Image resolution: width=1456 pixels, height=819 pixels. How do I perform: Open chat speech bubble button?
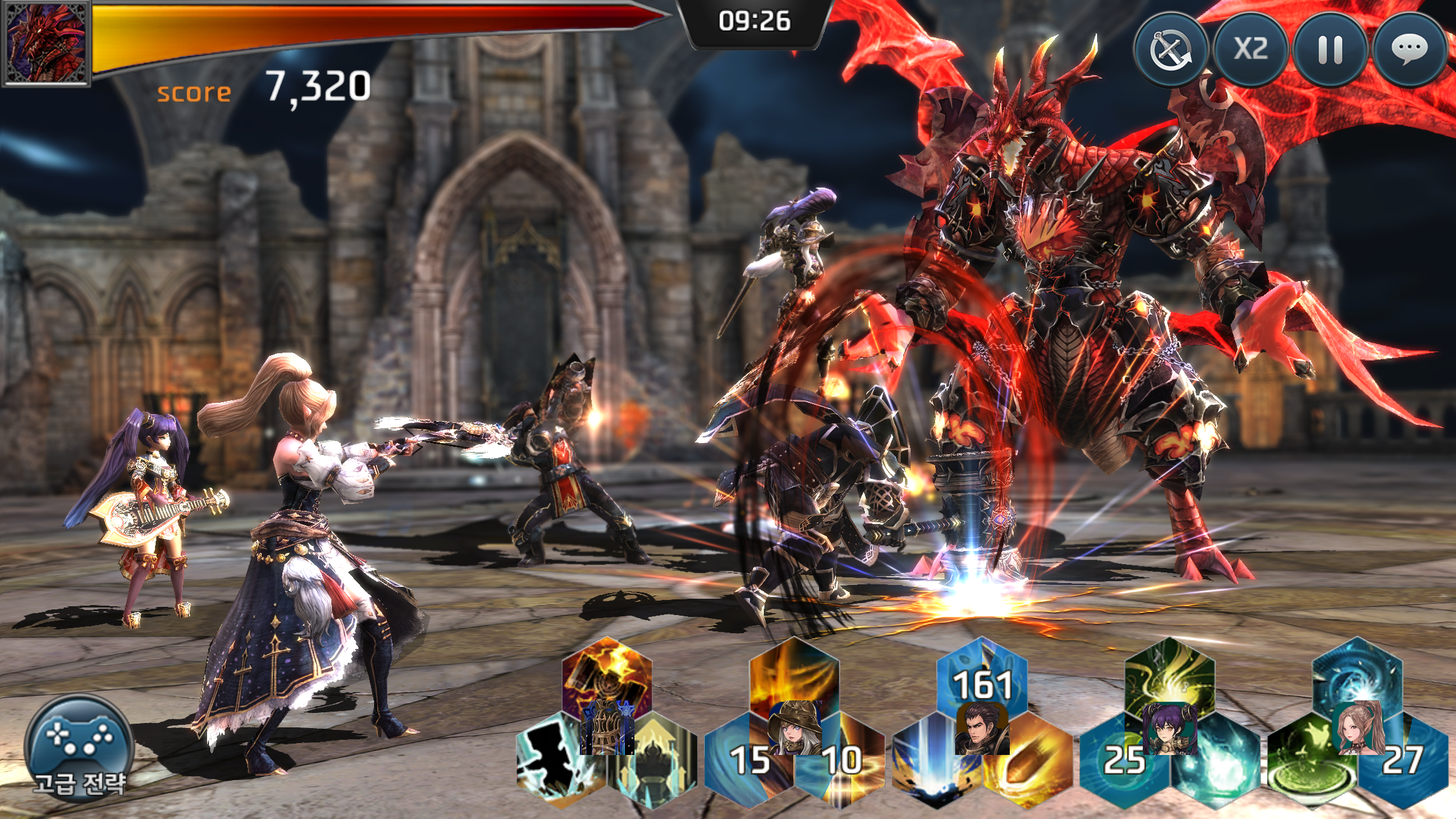tap(1409, 50)
